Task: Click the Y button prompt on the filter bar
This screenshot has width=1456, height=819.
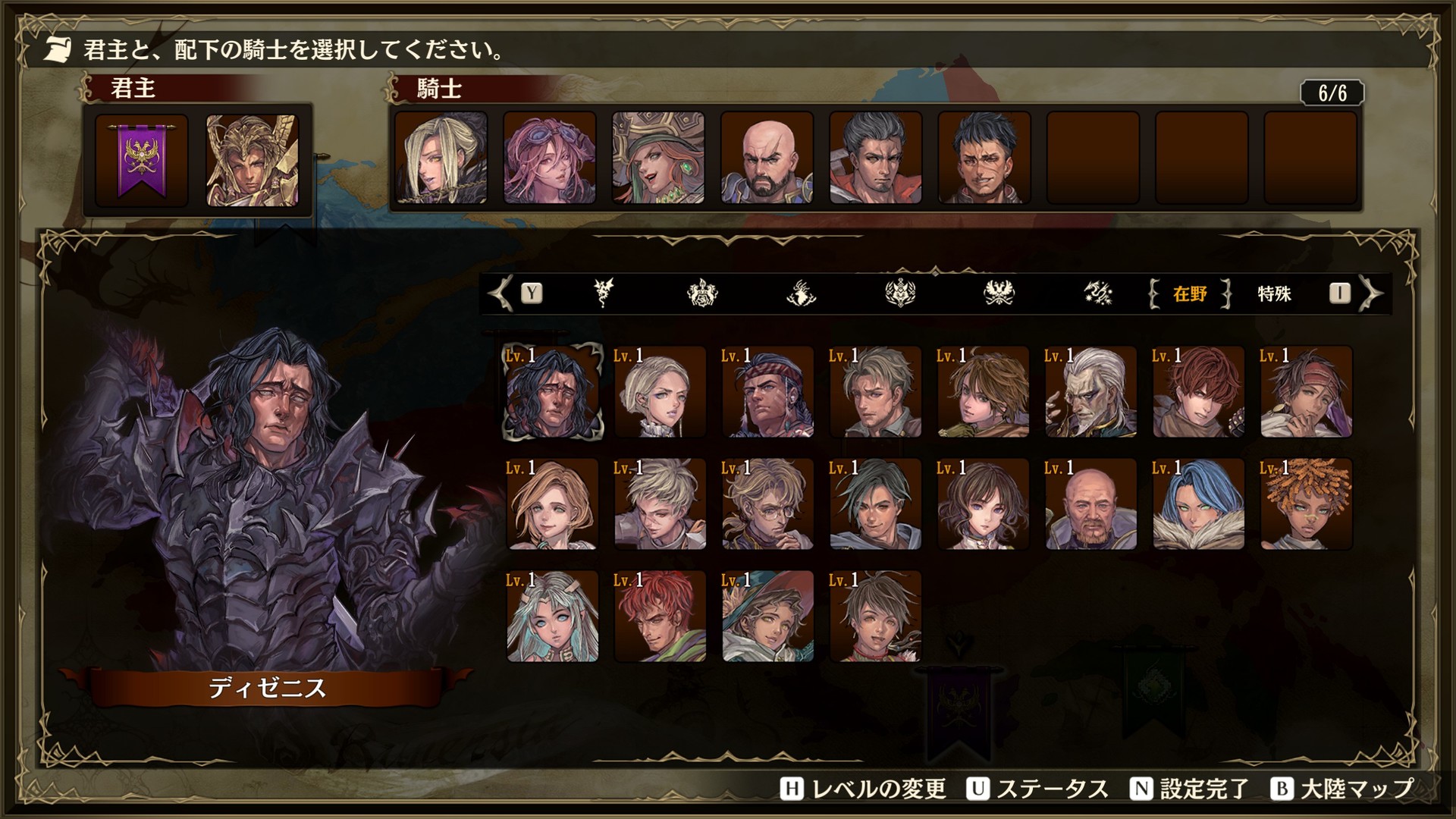Action: [531, 294]
